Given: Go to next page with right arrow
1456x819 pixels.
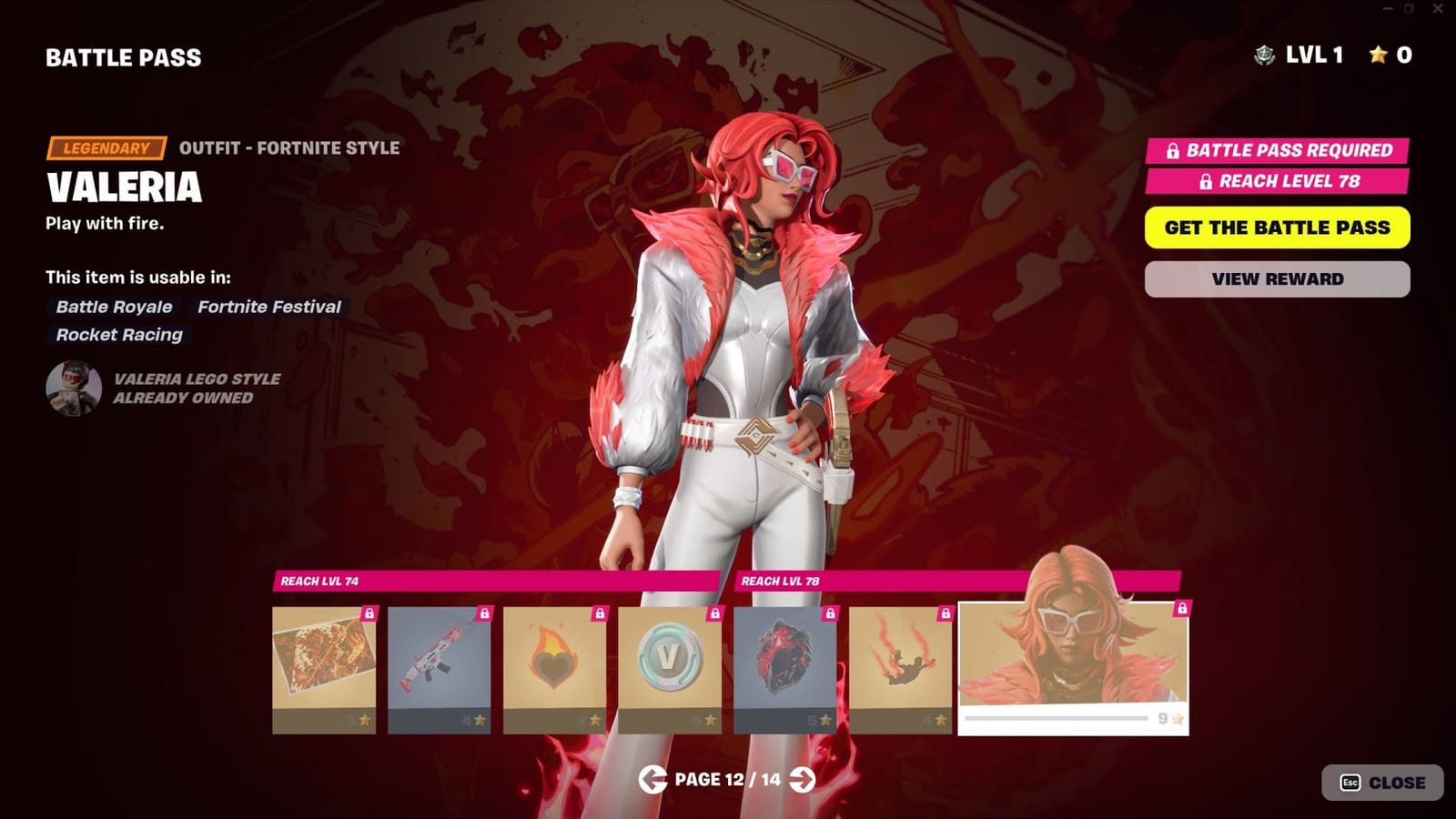Looking at the screenshot, I should (x=804, y=779).
